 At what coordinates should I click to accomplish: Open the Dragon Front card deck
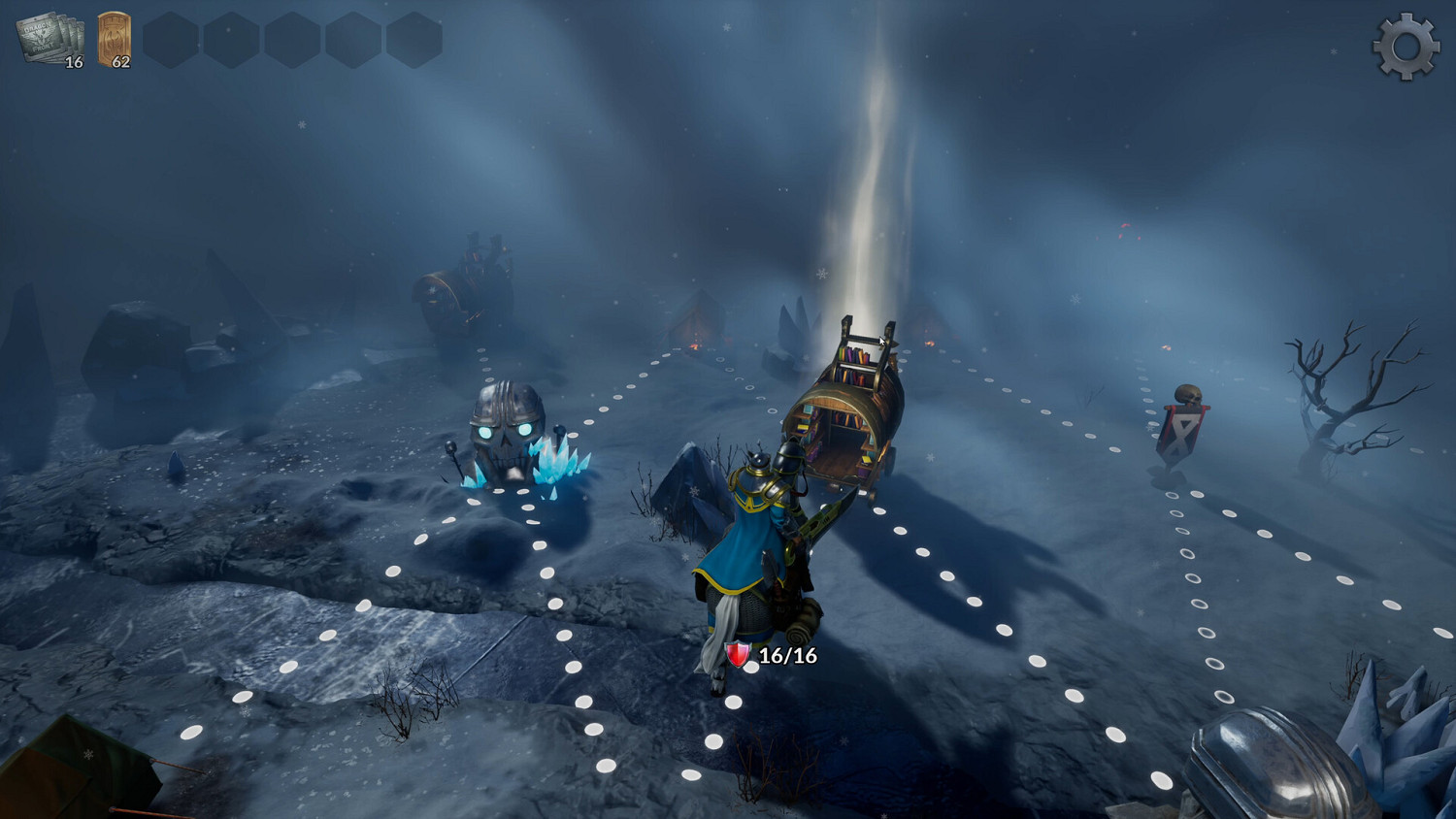(x=41, y=37)
